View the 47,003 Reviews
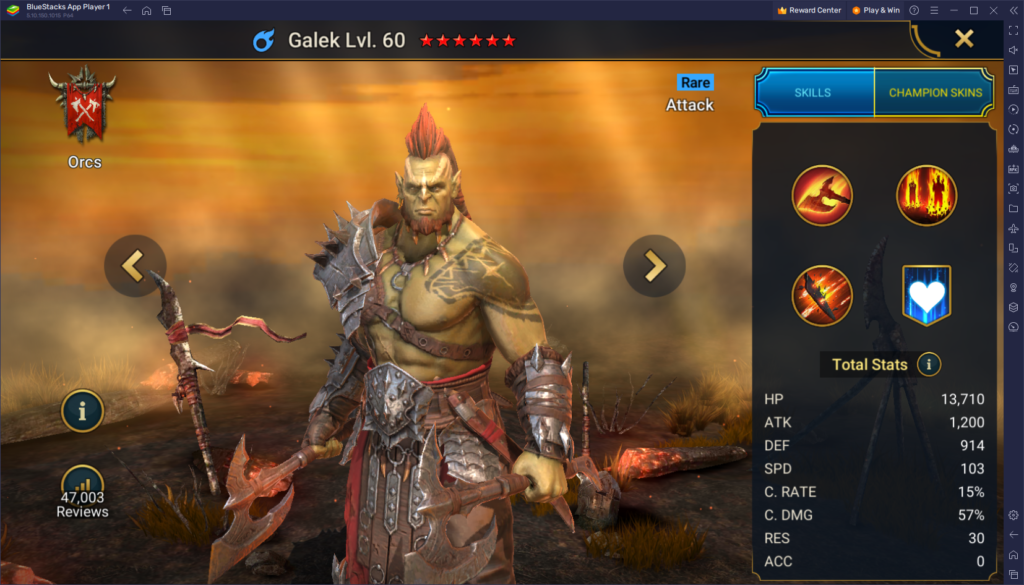 [x=82, y=492]
